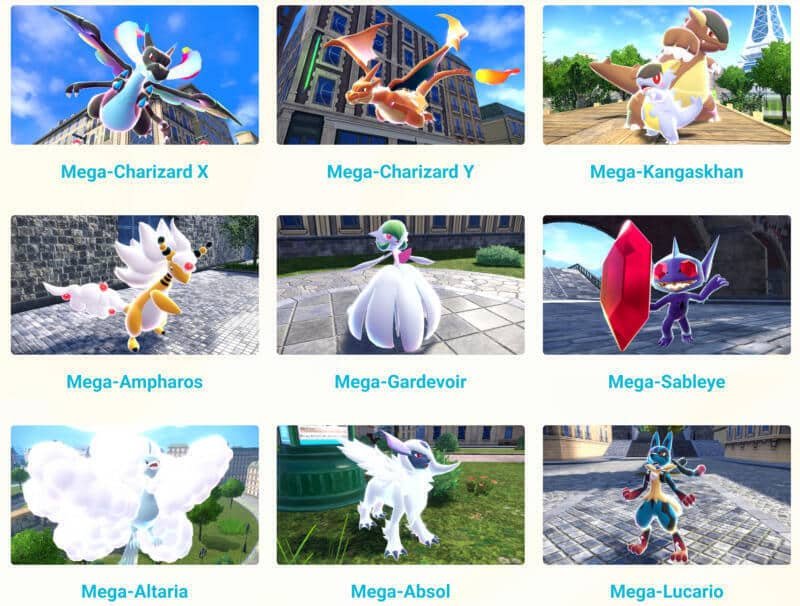Follow the Mega-Ampharos name link
The height and width of the screenshot is (606, 800).
(134, 382)
